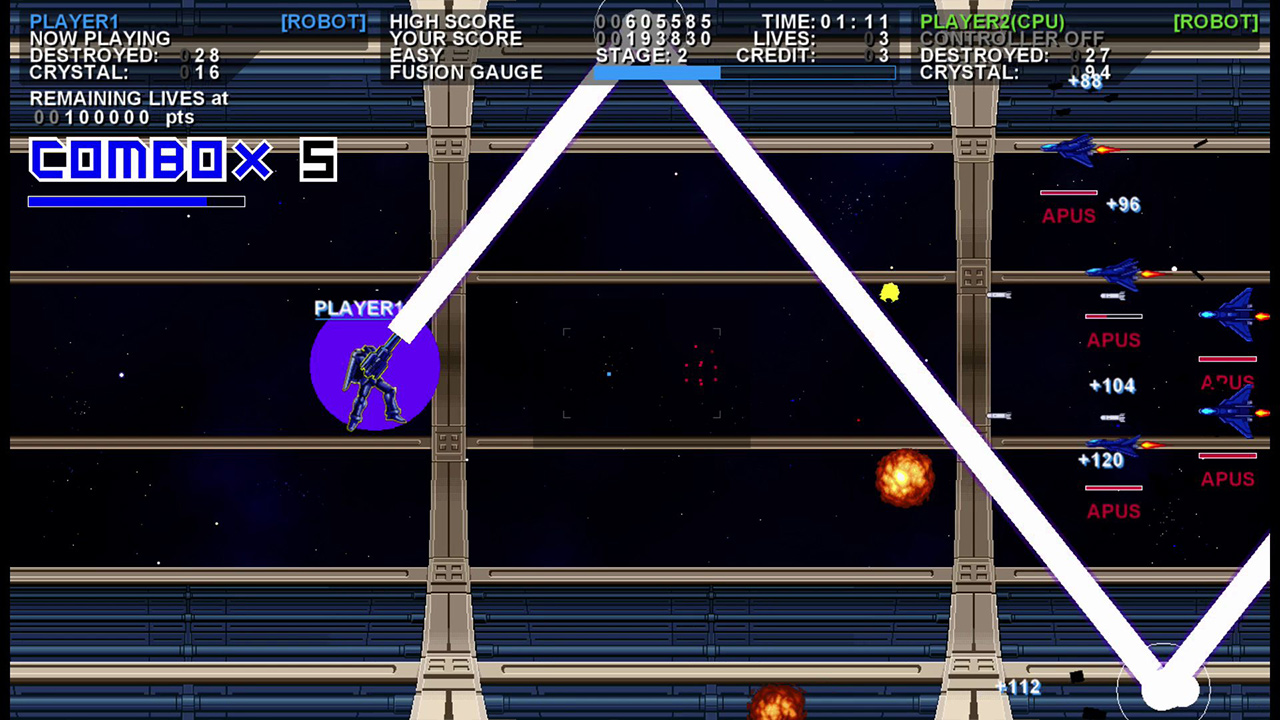Click the 00193830 YOUR SCORE value
The height and width of the screenshot is (720, 1280).
point(655,37)
